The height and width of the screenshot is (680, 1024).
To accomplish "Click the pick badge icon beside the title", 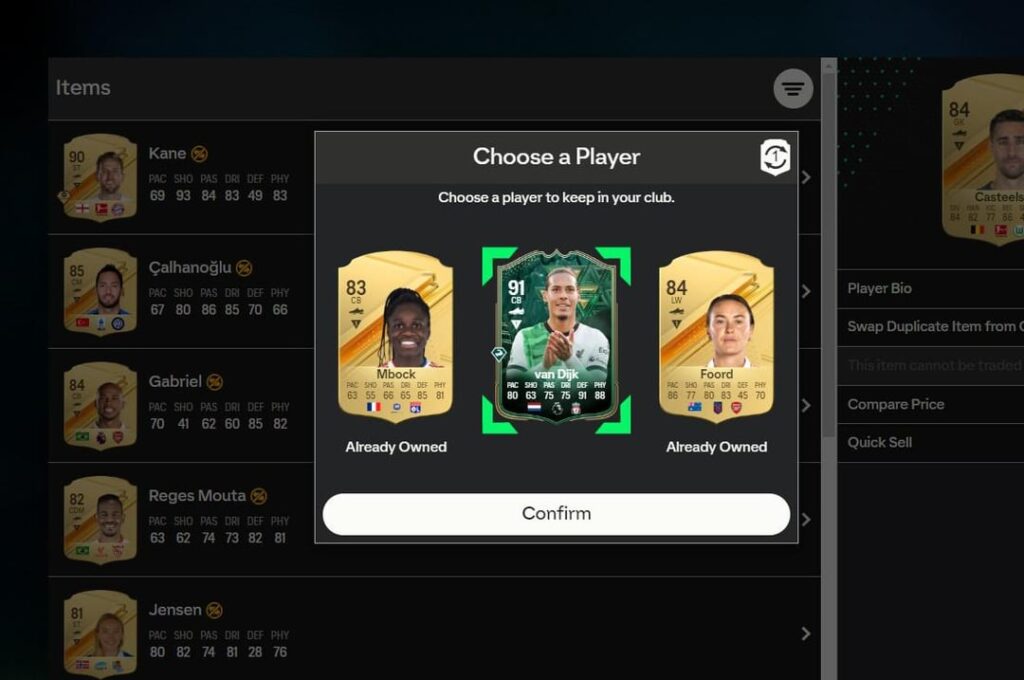I will 775,157.
